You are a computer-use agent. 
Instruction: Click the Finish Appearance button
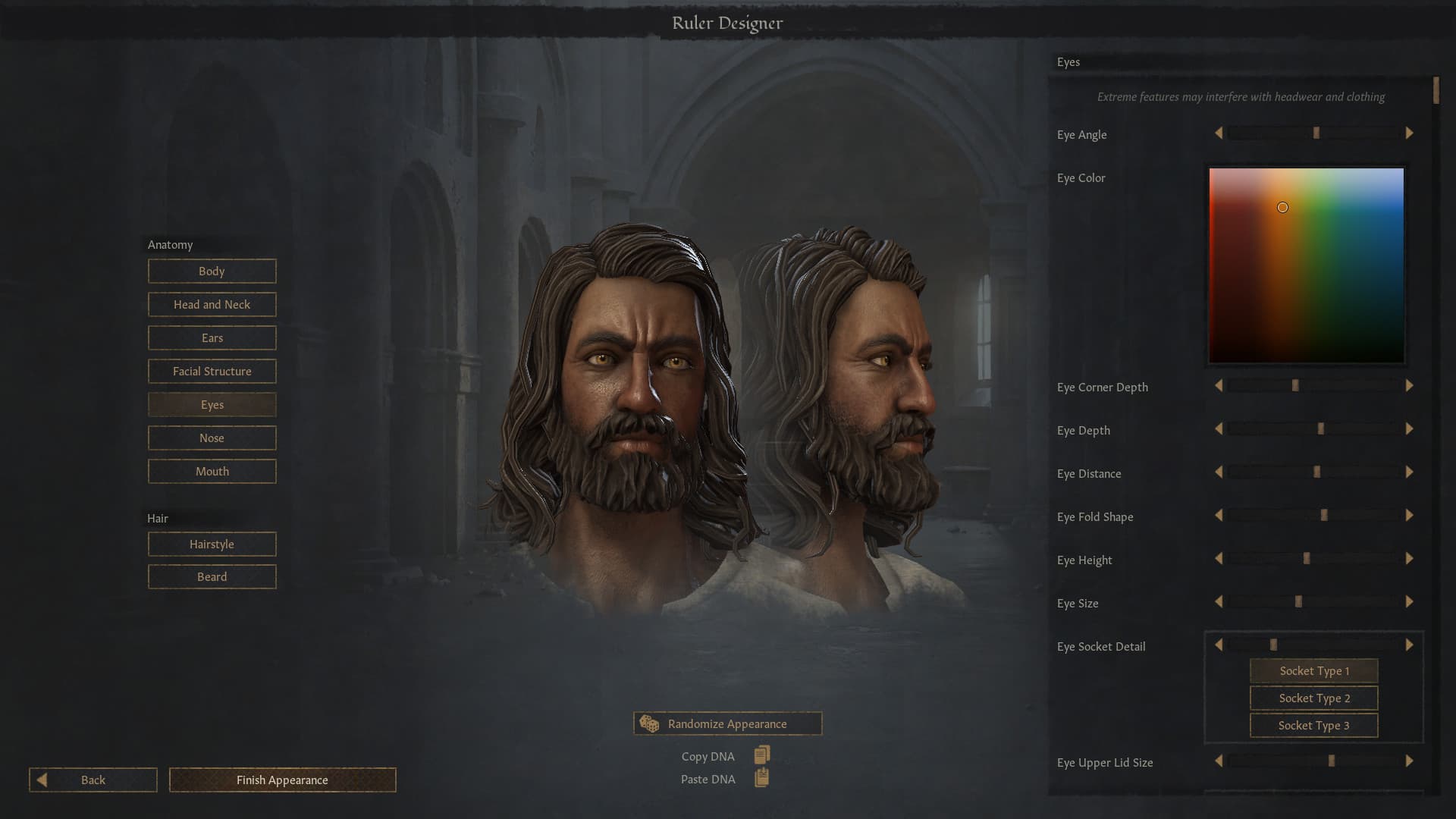tap(282, 780)
